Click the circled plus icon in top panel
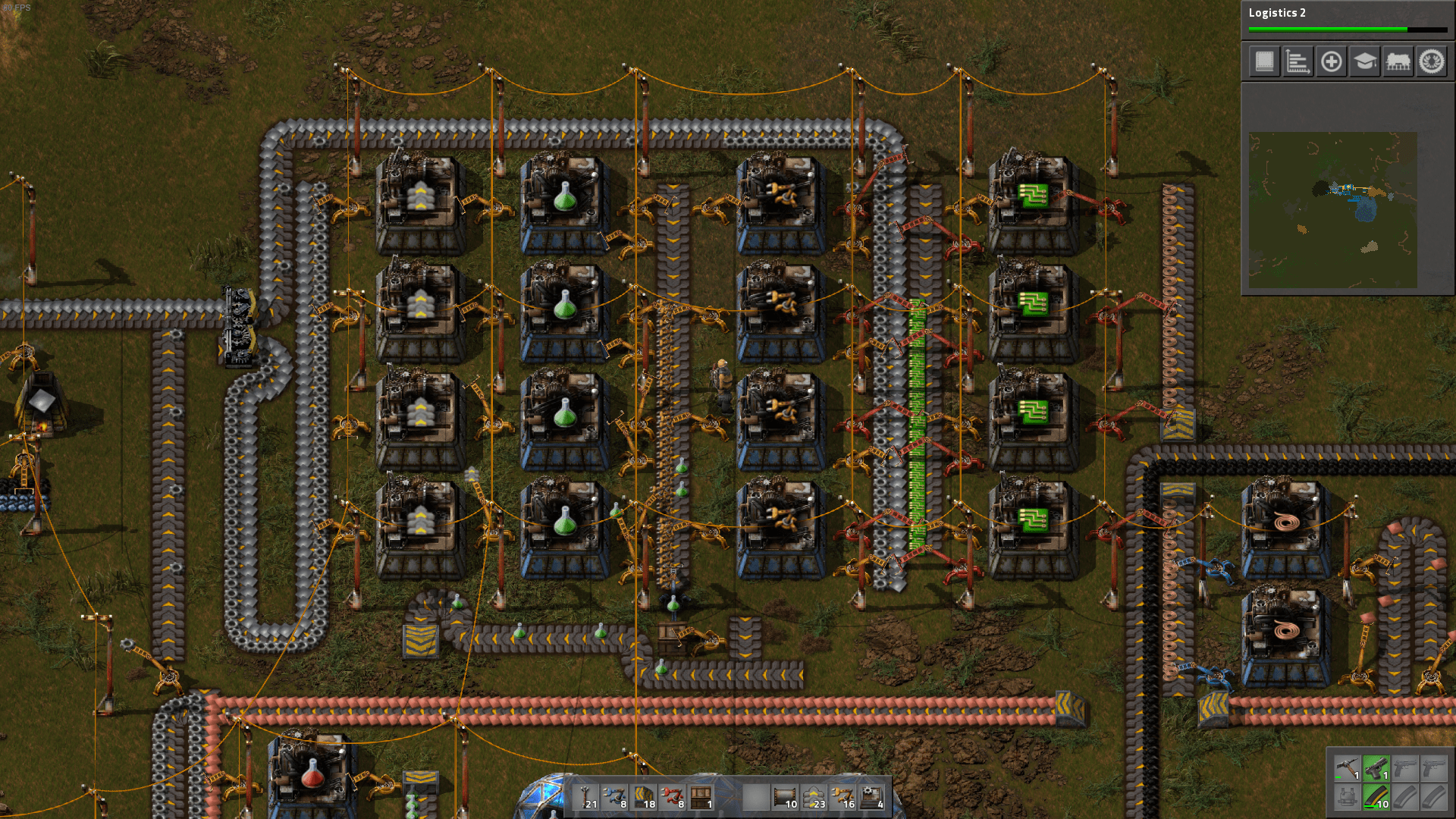This screenshot has width=1456, height=819. pyautogui.click(x=1332, y=61)
